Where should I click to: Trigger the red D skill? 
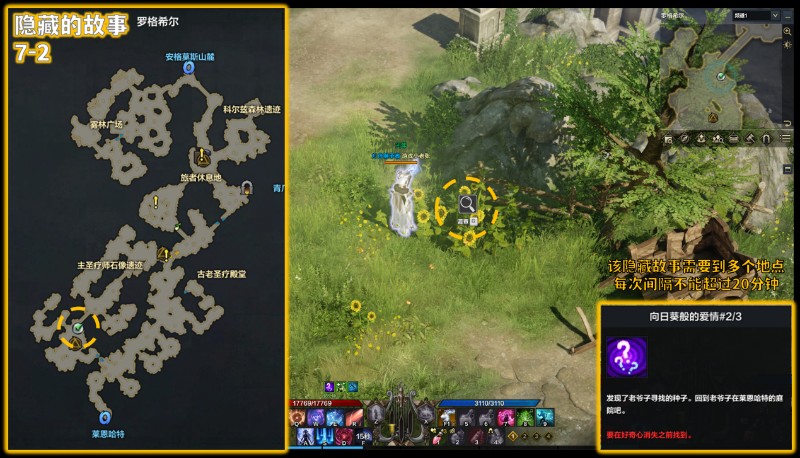343,436
